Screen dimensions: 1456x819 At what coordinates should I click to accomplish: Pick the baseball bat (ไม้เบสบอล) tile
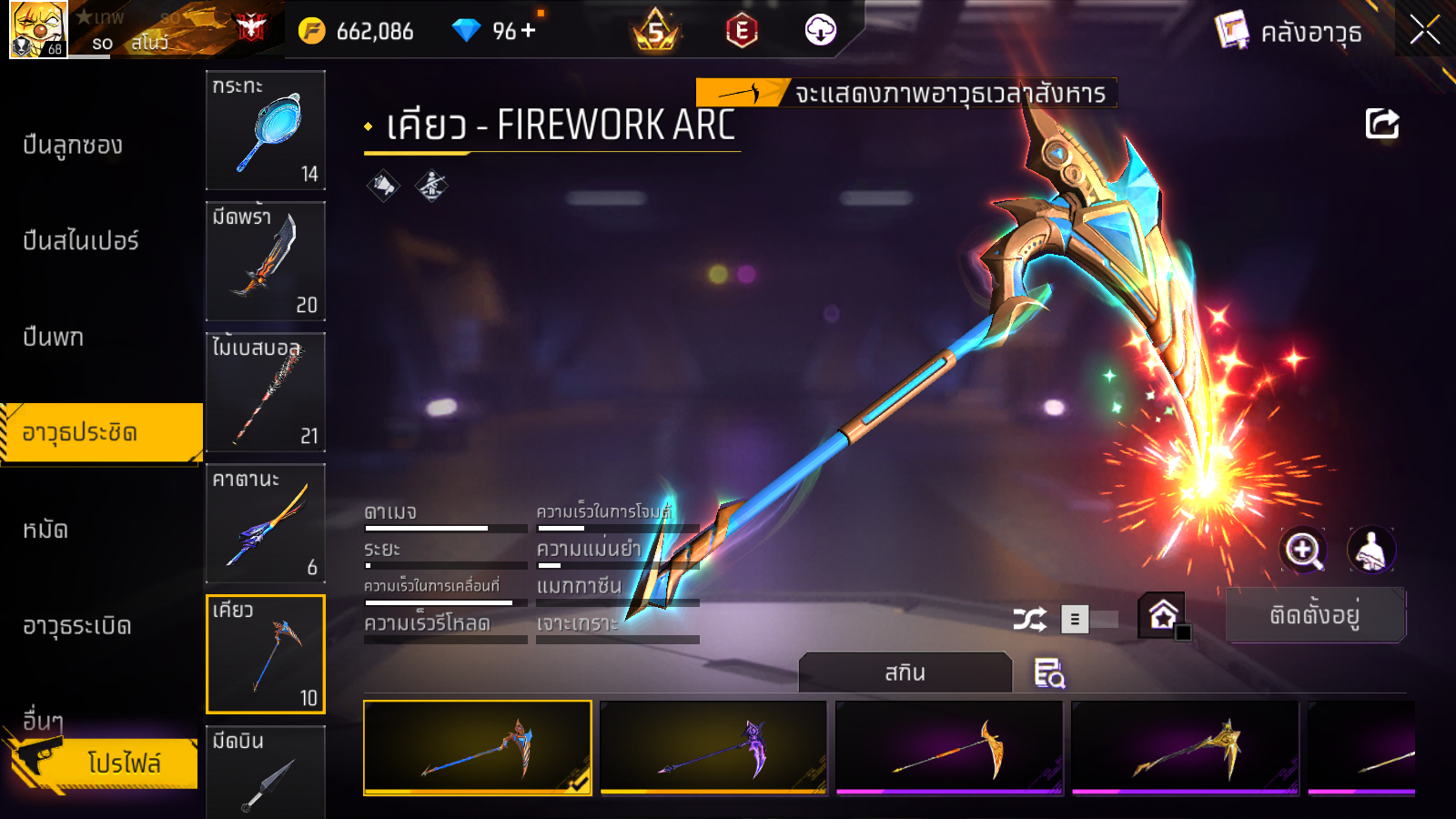[266, 392]
